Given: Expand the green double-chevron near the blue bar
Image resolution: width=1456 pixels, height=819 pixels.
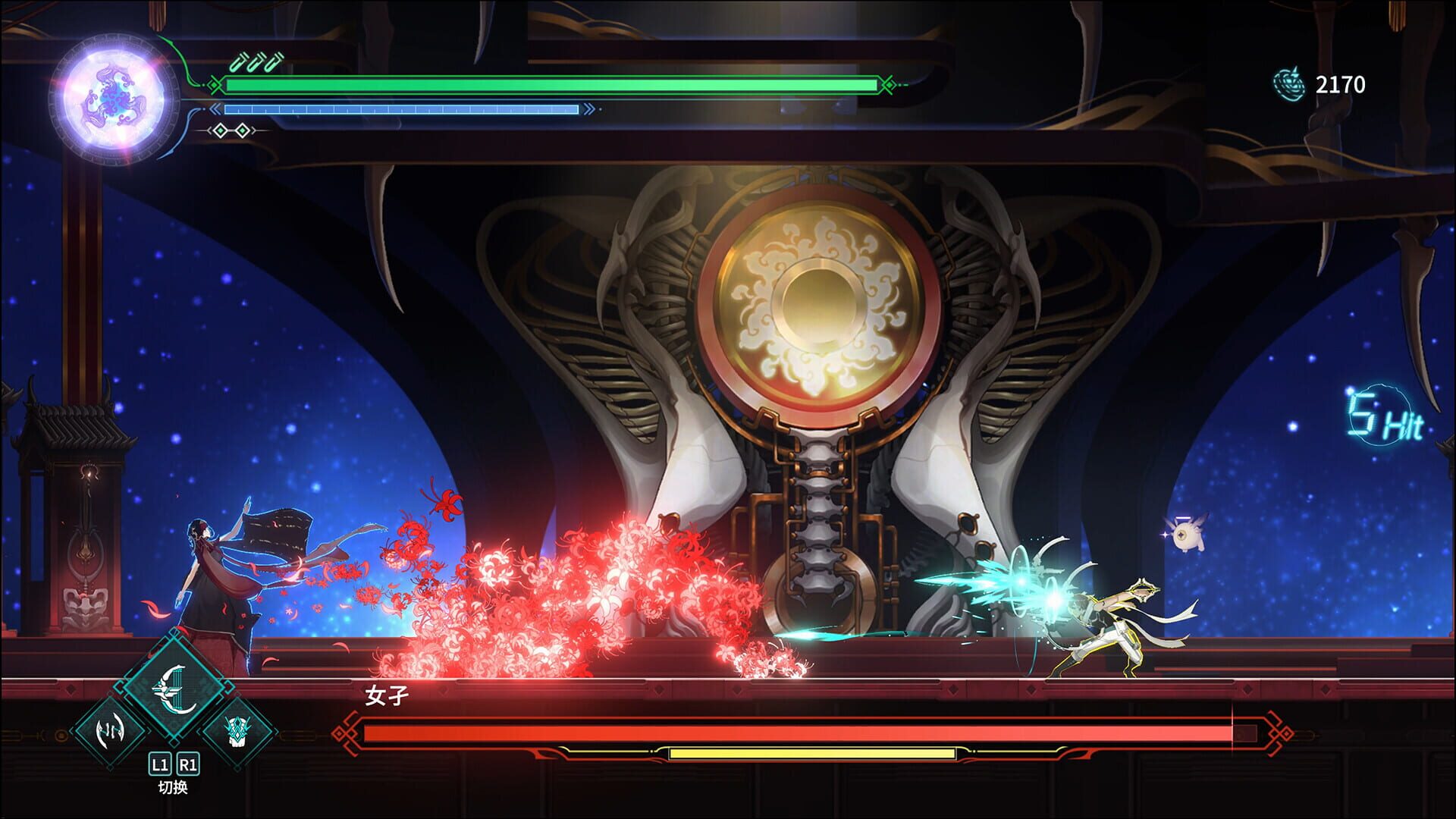Looking at the screenshot, I should pos(215,108).
